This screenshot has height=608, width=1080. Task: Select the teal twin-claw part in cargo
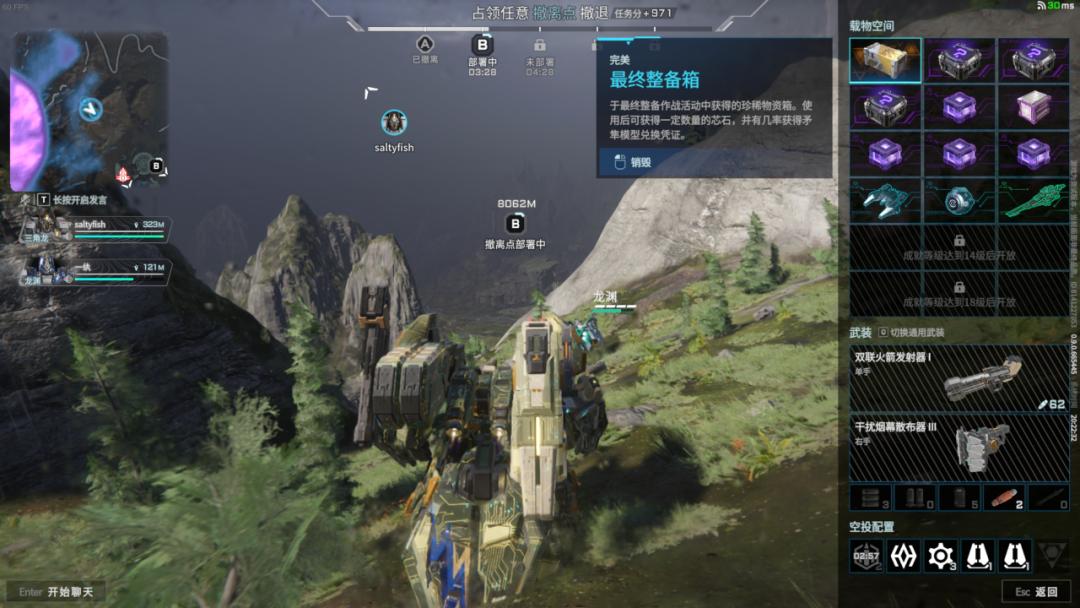tap(885, 200)
